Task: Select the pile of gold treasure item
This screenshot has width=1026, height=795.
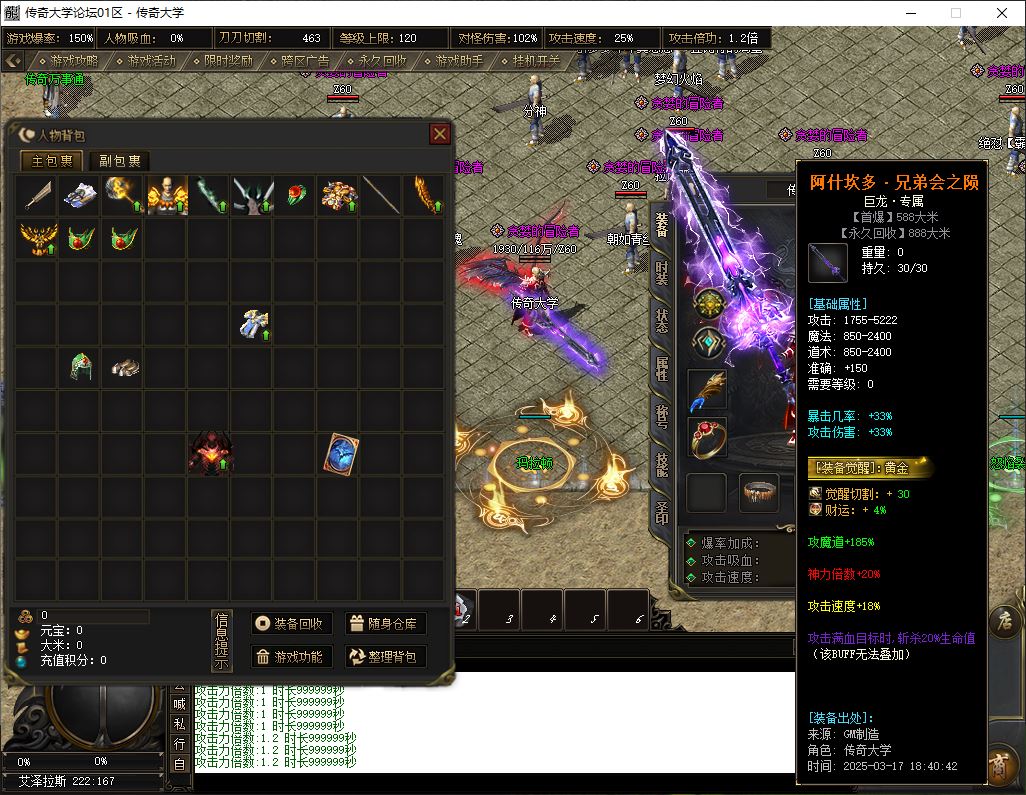Action: coord(339,195)
